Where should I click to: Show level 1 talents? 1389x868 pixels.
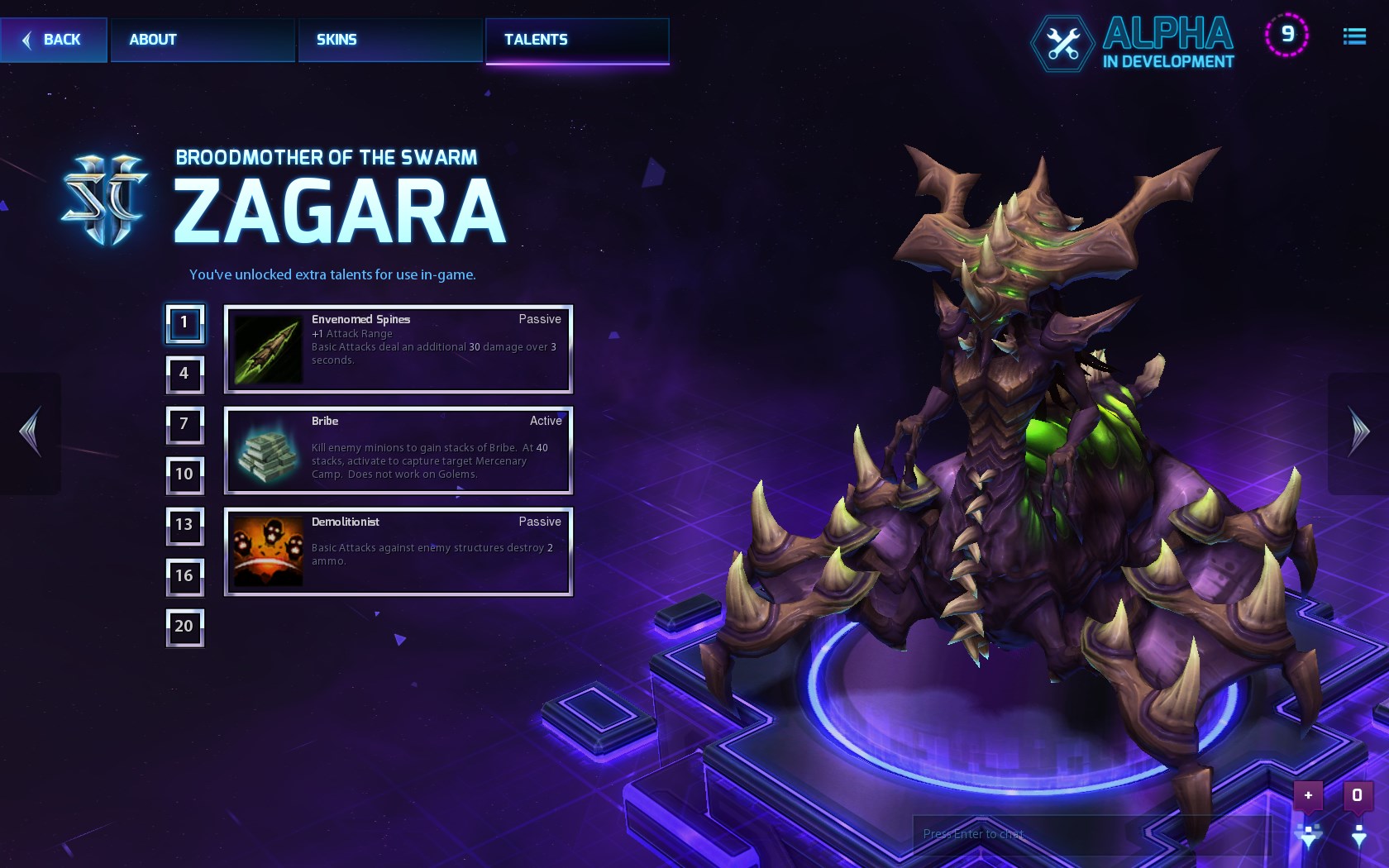click(184, 323)
